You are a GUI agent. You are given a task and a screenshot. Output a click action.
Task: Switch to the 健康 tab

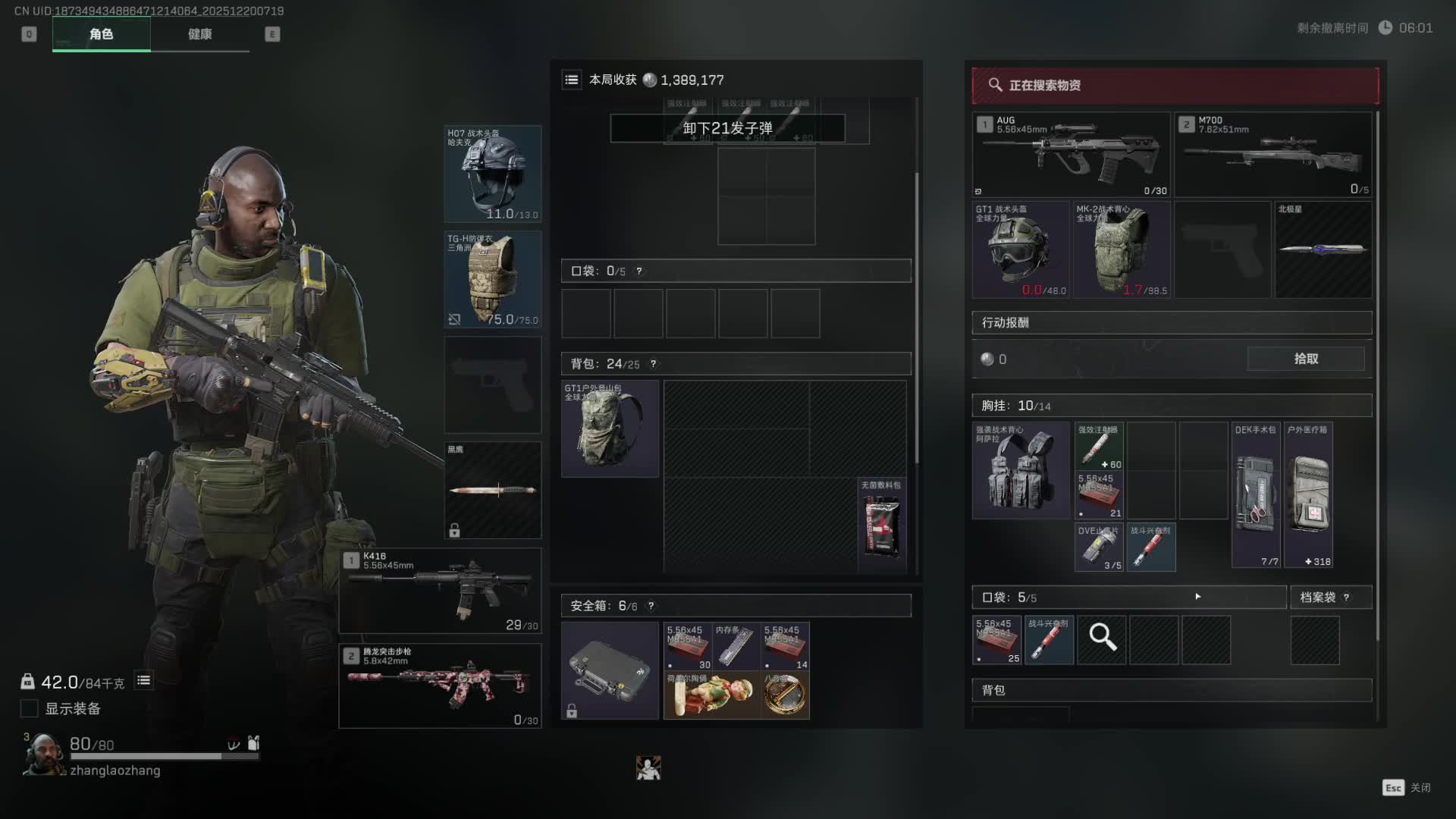[x=199, y=34]
